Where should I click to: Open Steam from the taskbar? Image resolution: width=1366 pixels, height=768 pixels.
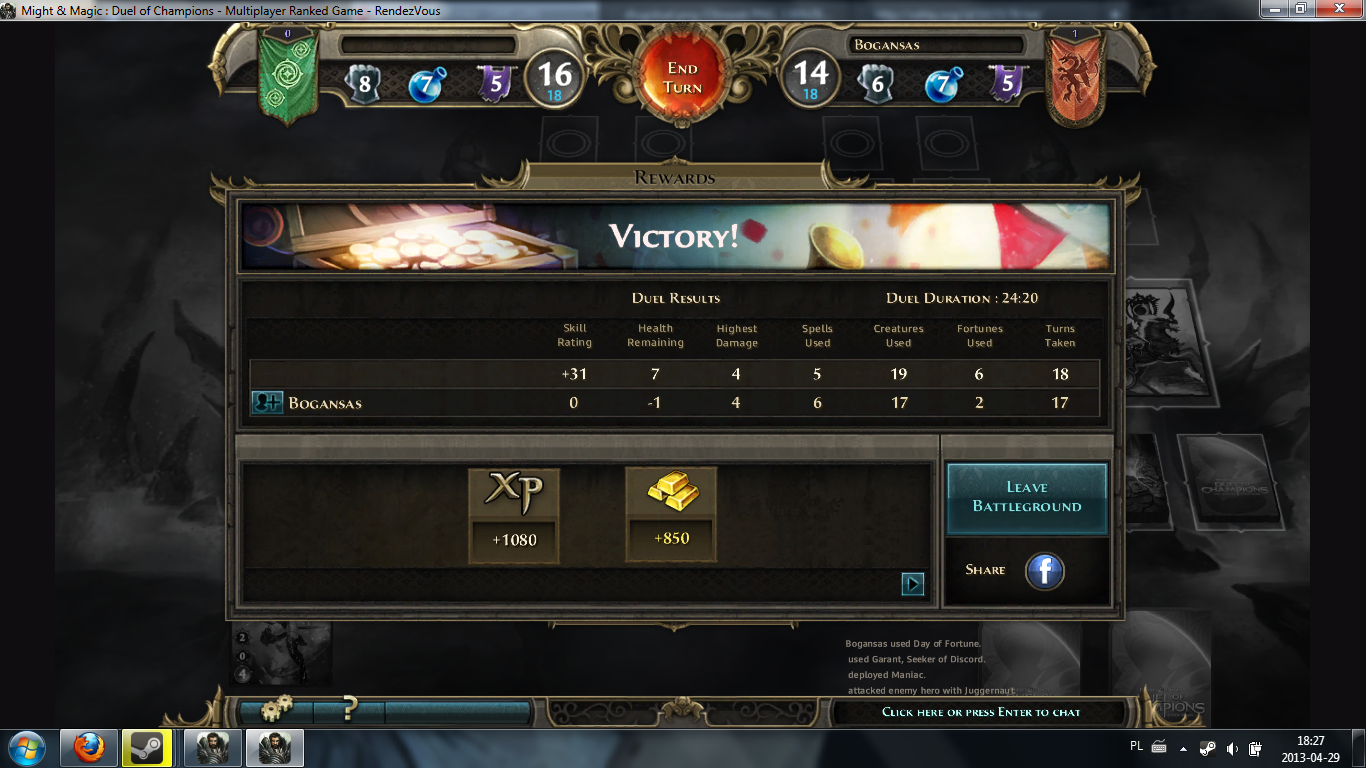(x=148, y=747)
